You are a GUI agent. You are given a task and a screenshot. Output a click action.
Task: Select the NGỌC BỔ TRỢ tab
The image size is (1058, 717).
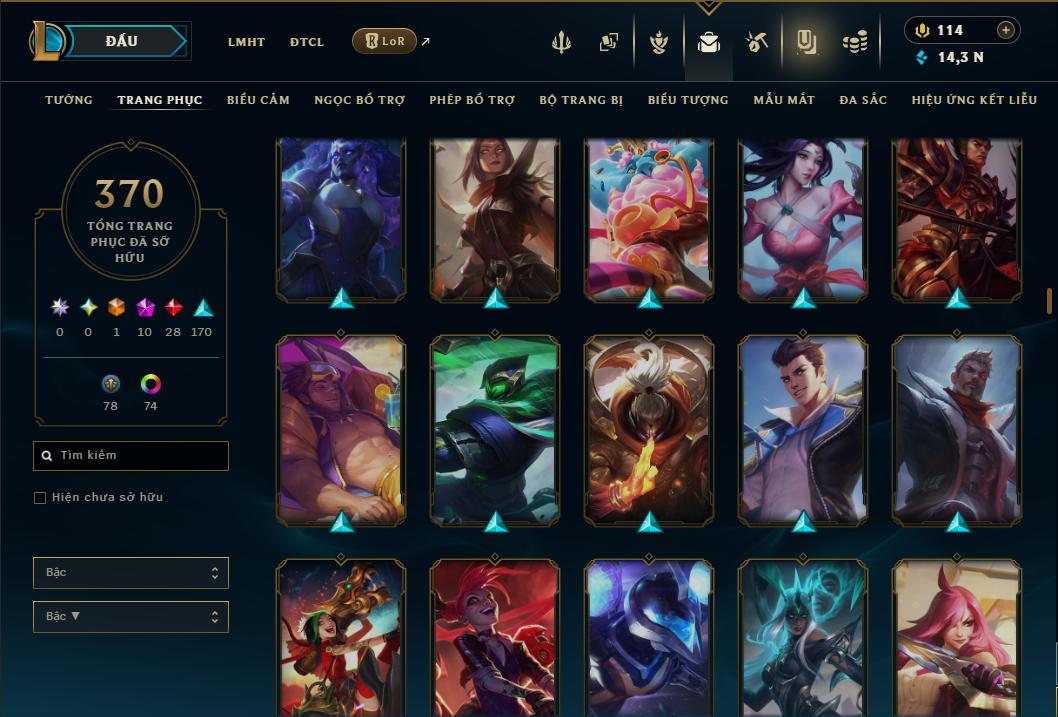[359, 100]
